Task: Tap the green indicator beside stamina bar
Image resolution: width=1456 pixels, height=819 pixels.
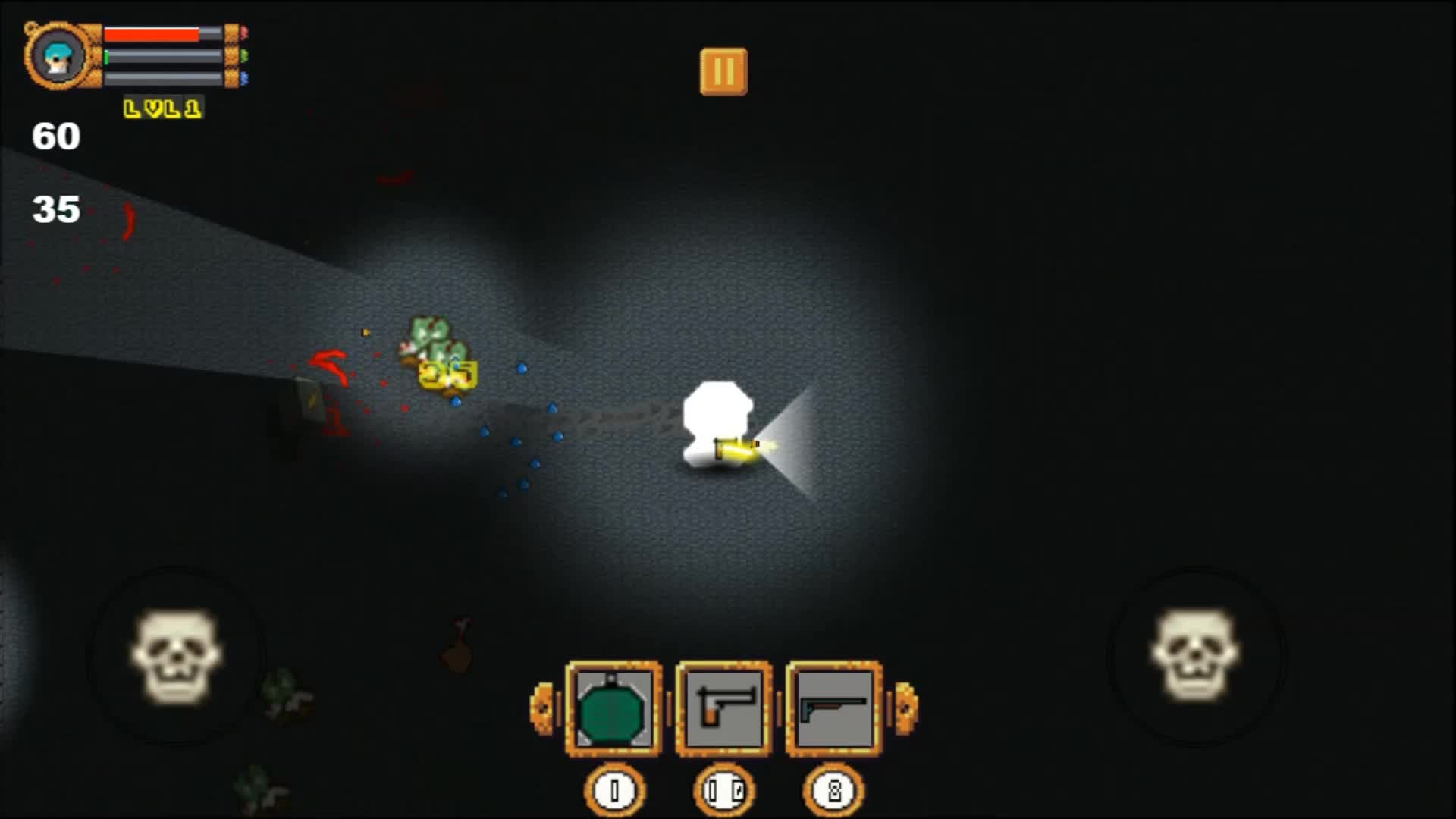Action: [x=243, y=55]
